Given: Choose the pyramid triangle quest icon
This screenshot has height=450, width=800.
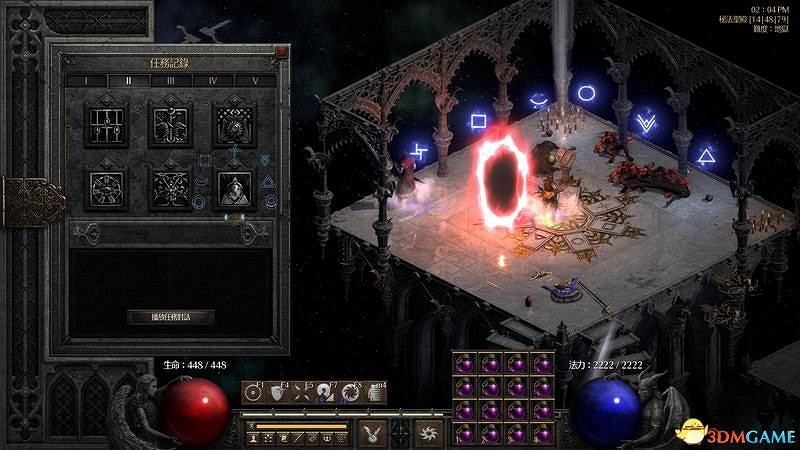Looking at the screenshot, I should pyautogui.click(x=233, y=187).
